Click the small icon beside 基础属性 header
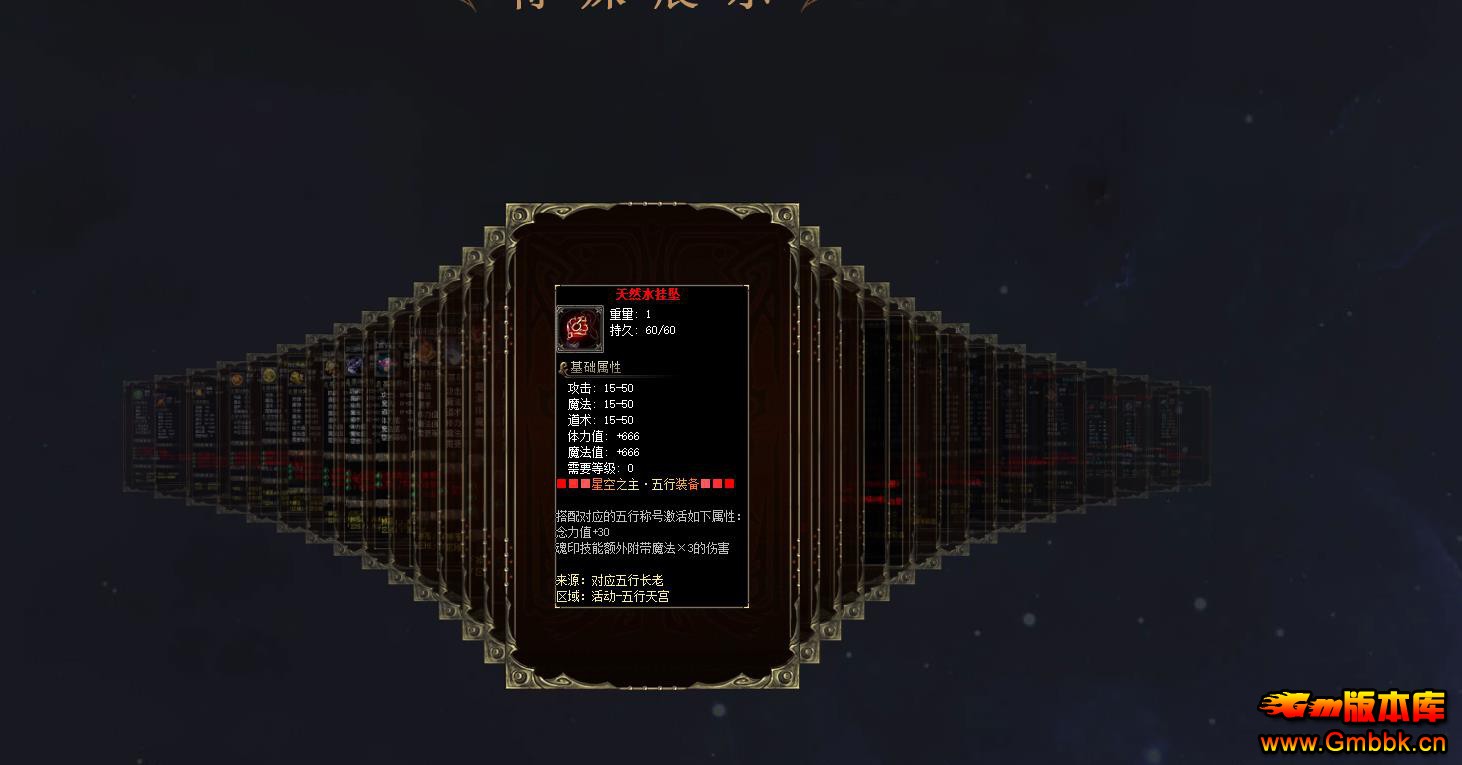1462x765 pixels. pos(564,366)
